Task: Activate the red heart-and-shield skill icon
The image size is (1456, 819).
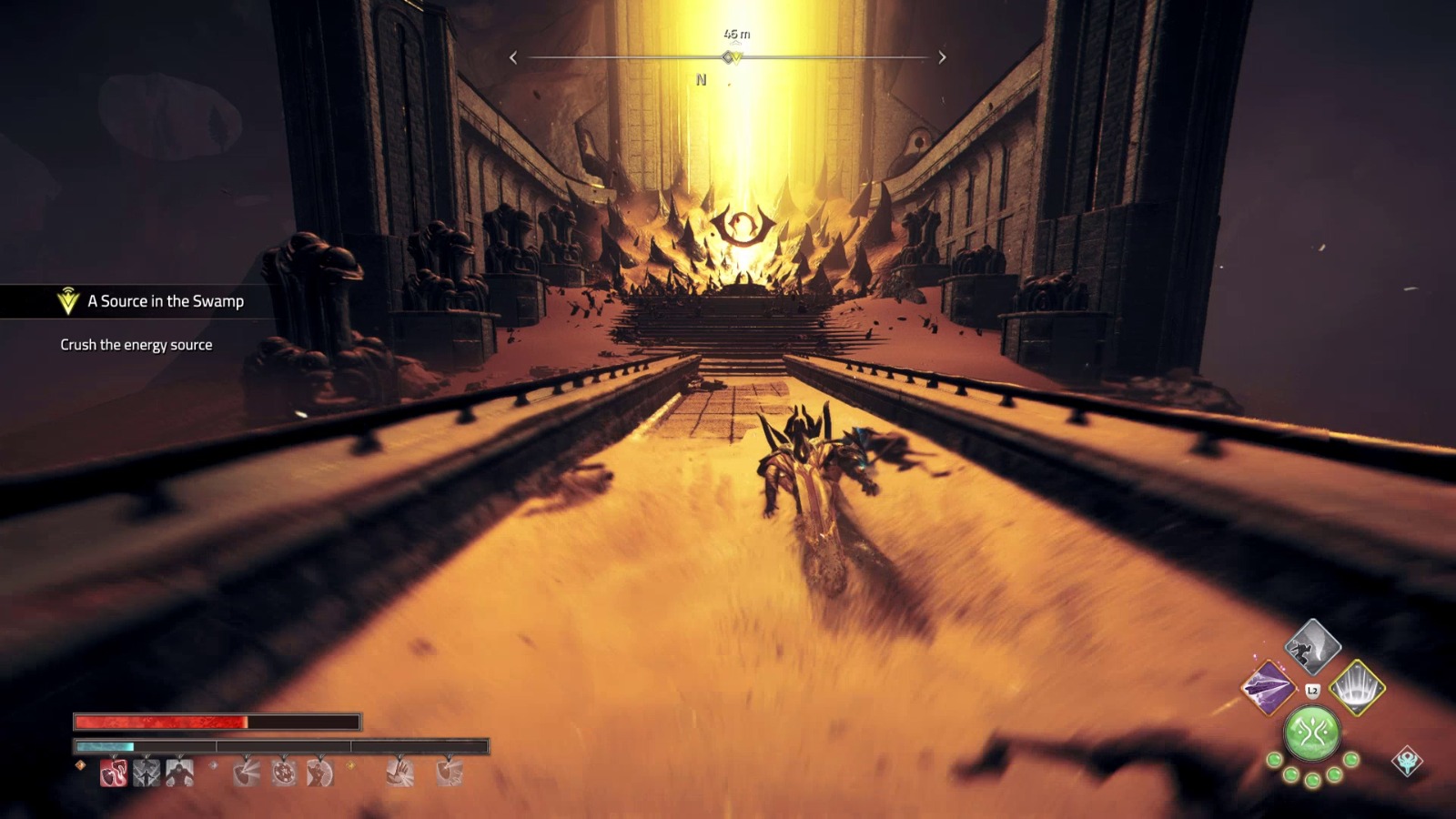Action: 114,773
